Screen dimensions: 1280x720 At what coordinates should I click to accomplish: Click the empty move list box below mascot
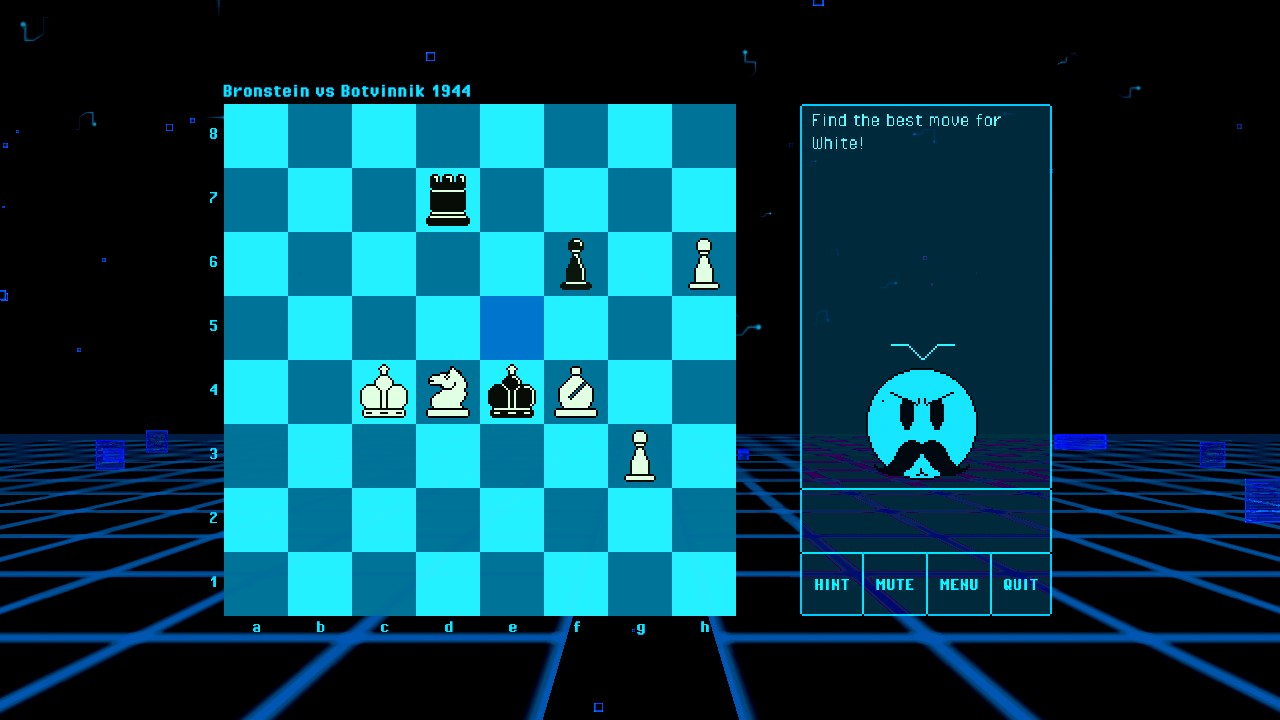point(925,520)
